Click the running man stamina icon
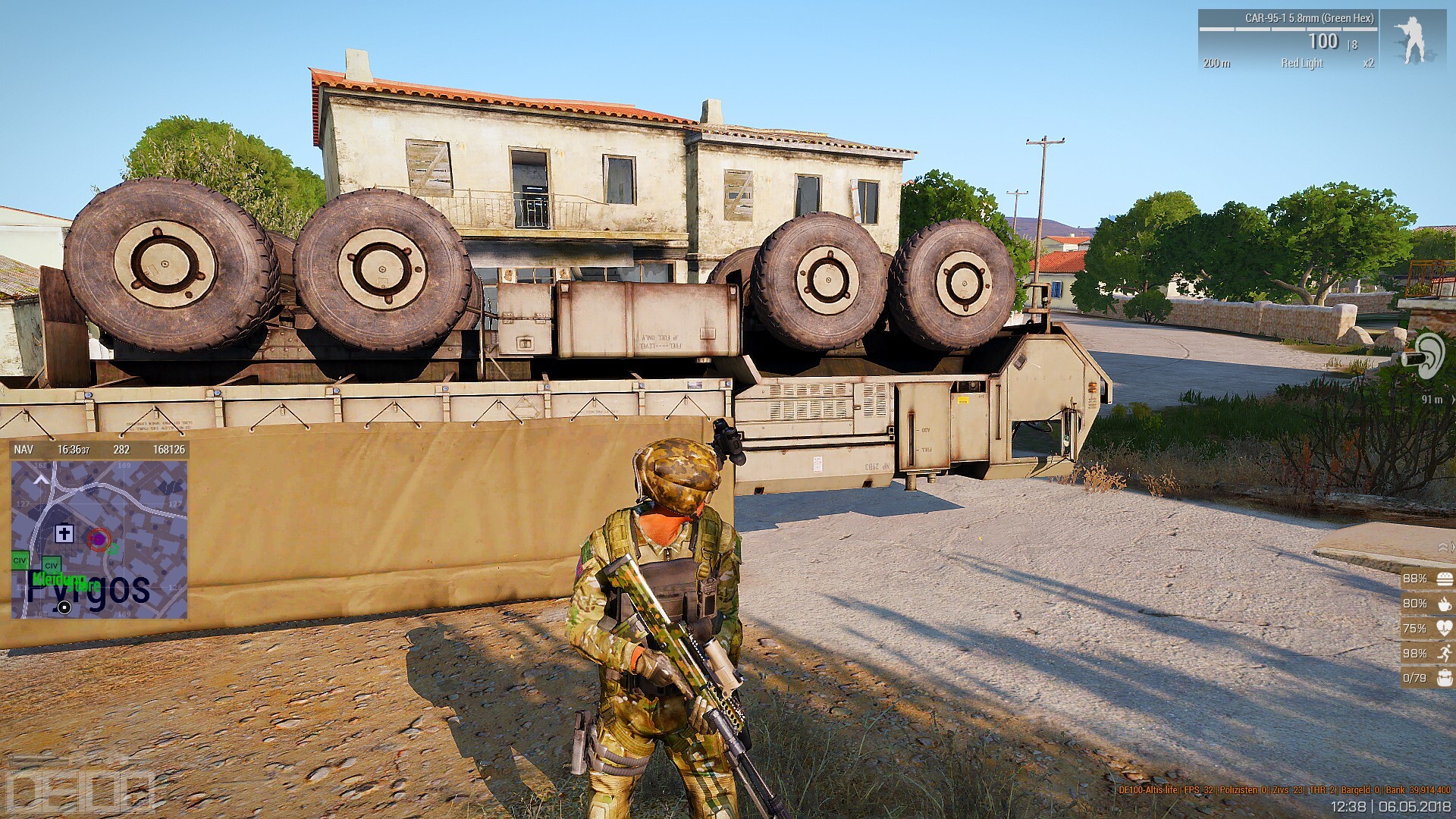This screenshot has width=1456, height=819. pyautogui.click(x=1443, y=653)
